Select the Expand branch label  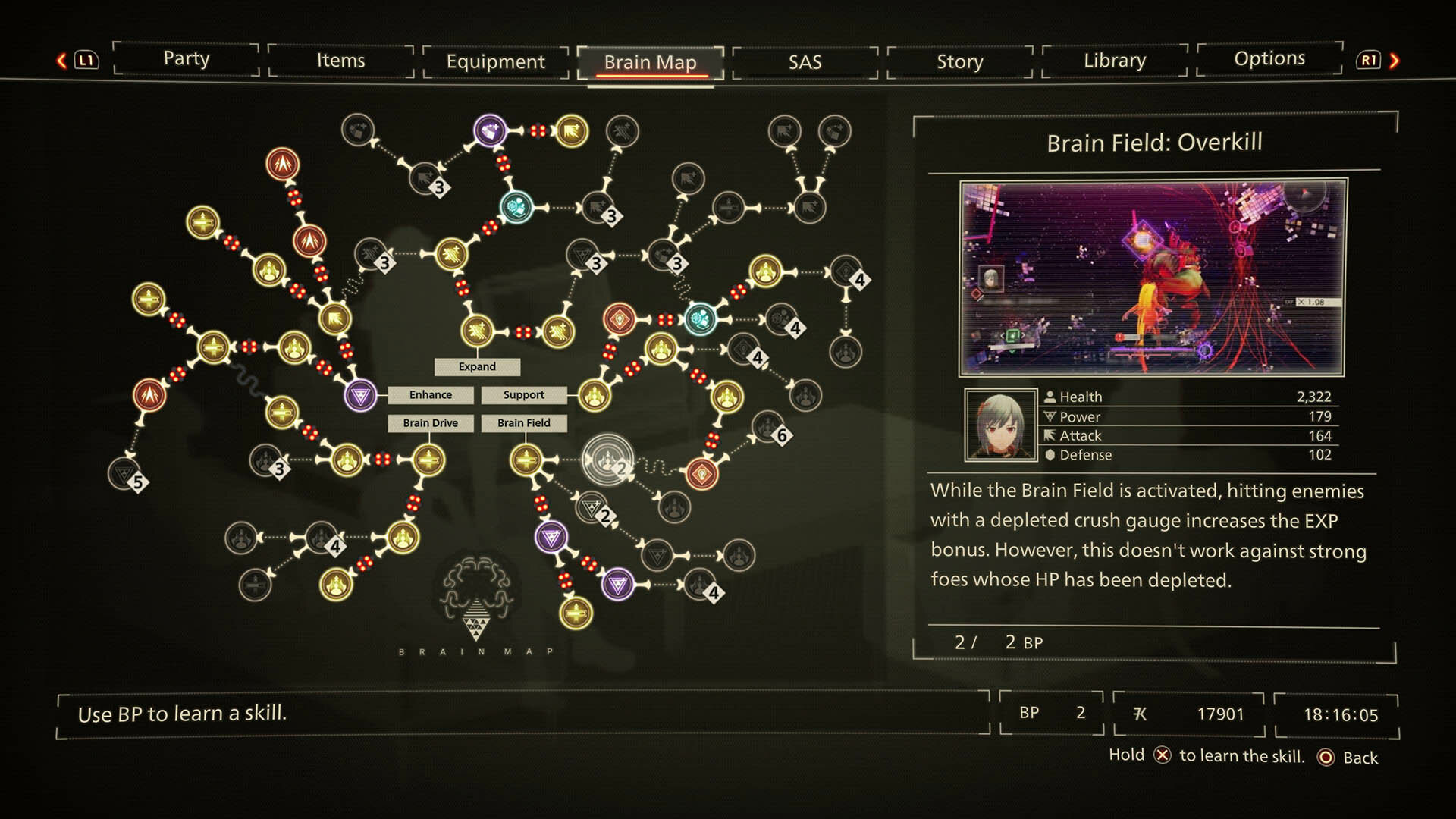pos(477,367)
